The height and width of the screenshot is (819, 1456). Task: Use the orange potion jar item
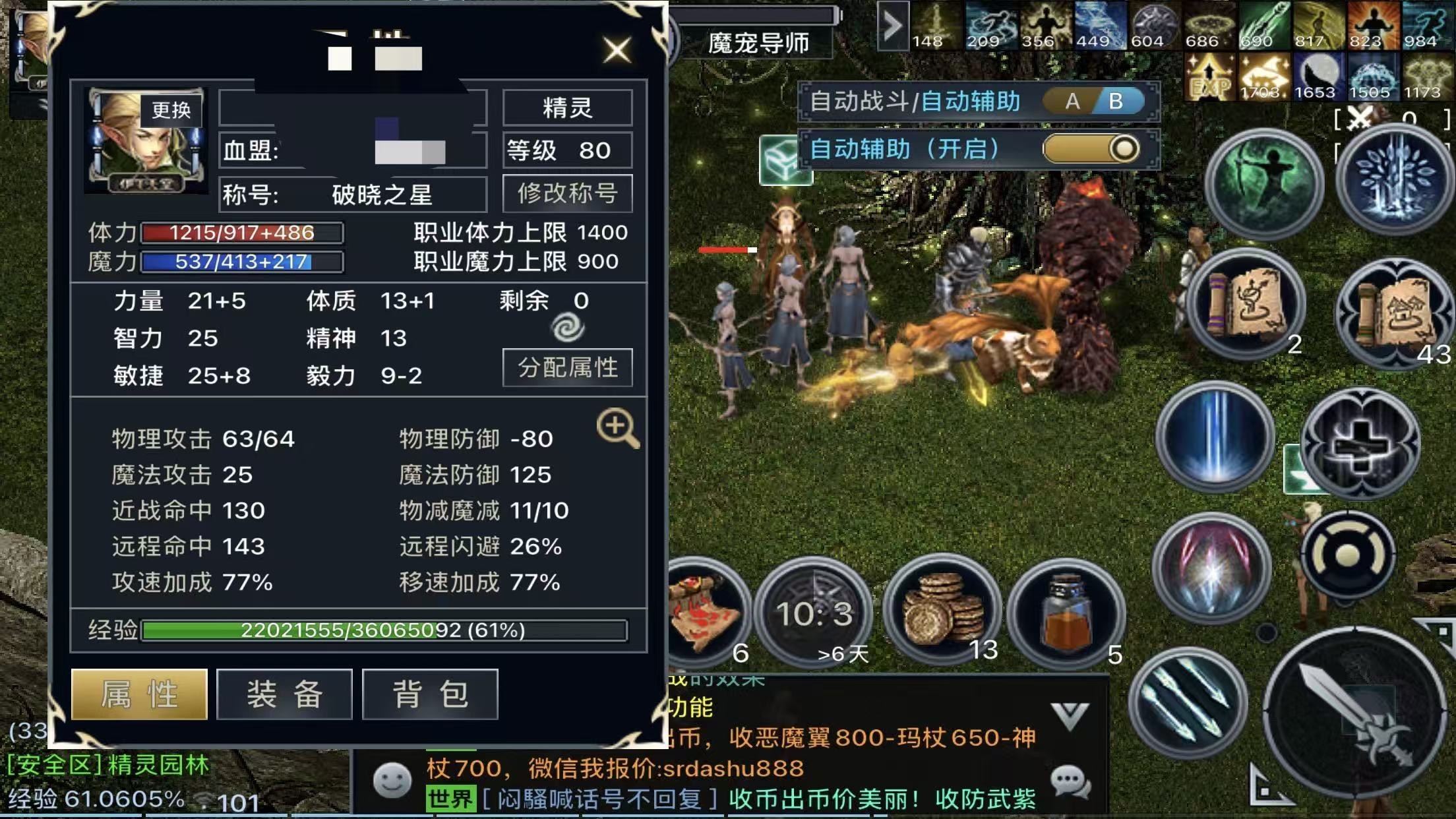(x=1067, y=615)
